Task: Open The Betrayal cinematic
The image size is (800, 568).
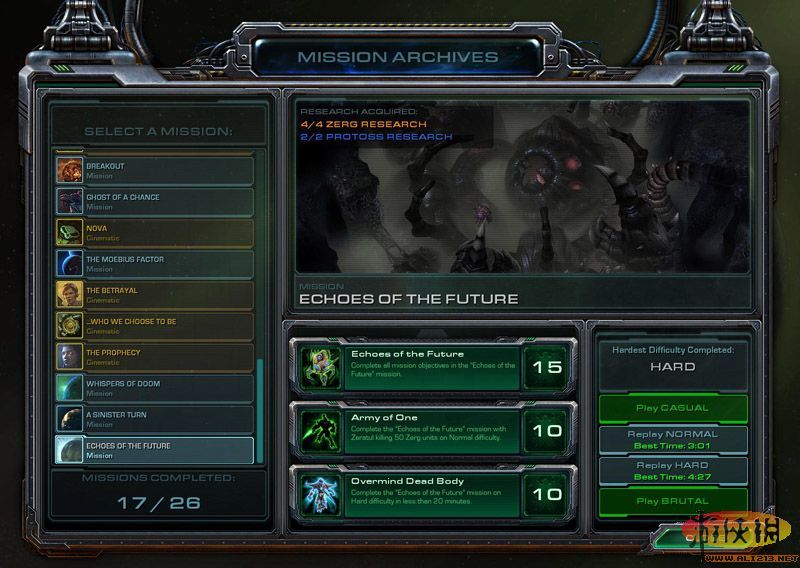Action: tap(155, 294)
